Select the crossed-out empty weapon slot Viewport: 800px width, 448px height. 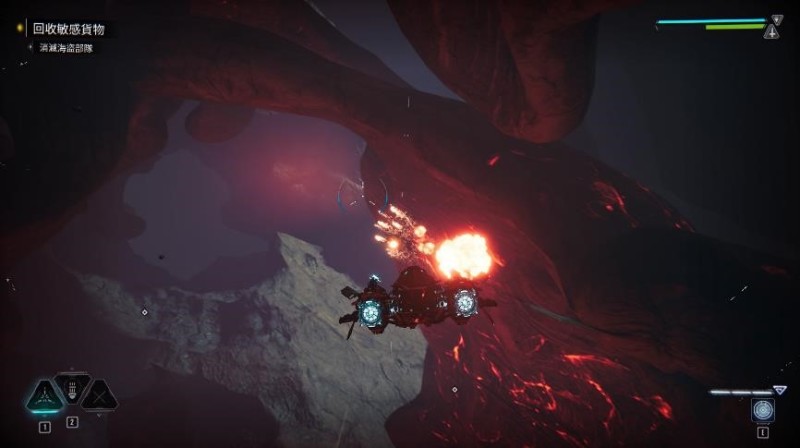(x=98, y=396)
